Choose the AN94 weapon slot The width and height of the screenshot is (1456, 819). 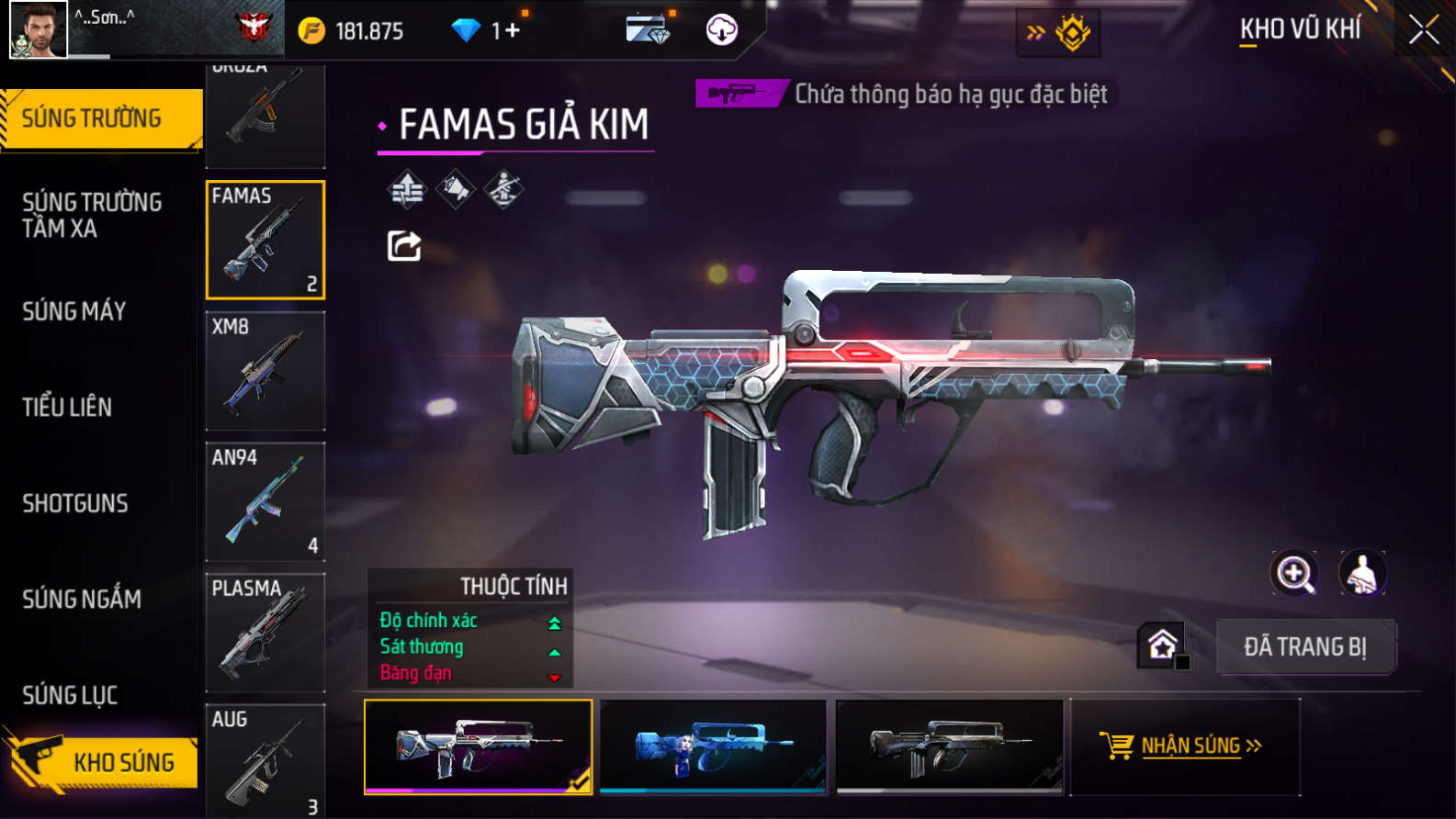tap(265, 501)
